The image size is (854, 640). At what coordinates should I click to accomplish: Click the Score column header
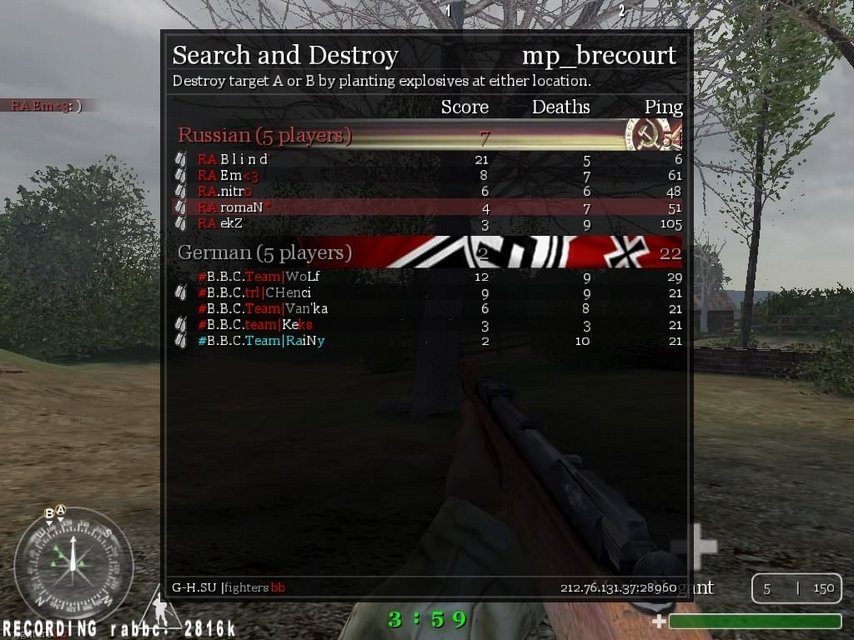pos(464,107)
